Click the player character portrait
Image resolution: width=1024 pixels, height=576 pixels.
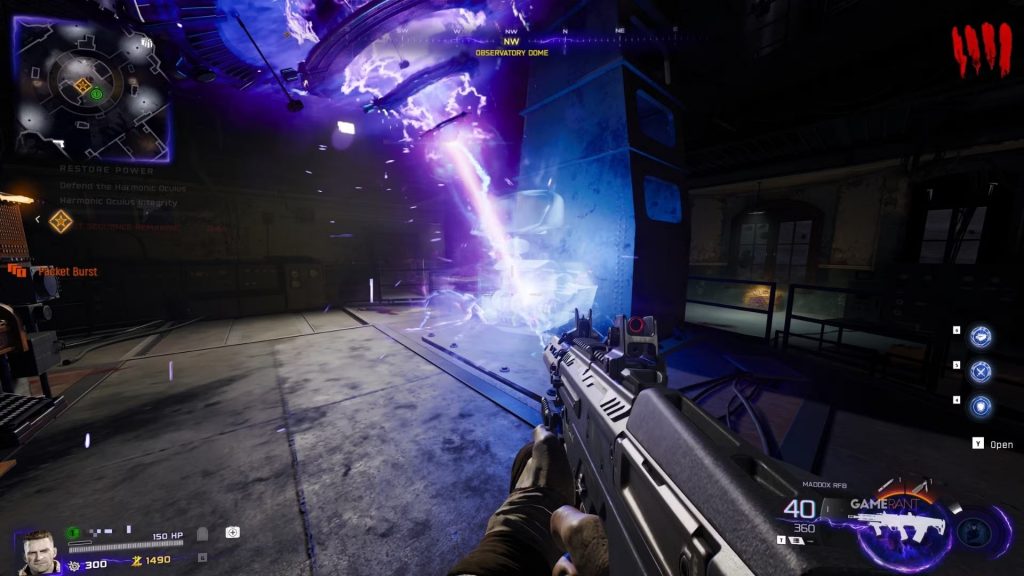click(38, 551)
